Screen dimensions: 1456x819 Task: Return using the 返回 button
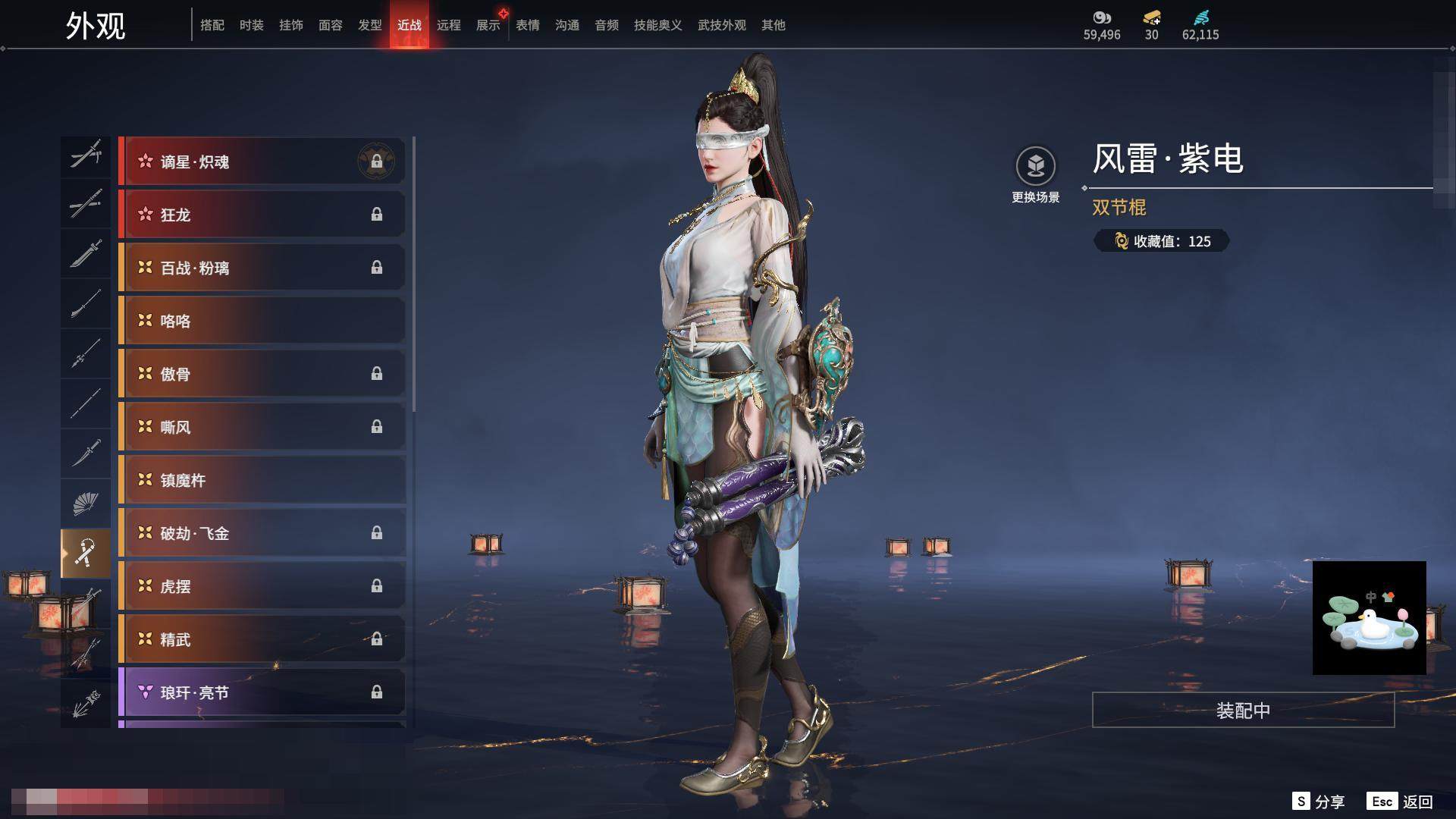pyautogui.click(x=1401, y=802)
